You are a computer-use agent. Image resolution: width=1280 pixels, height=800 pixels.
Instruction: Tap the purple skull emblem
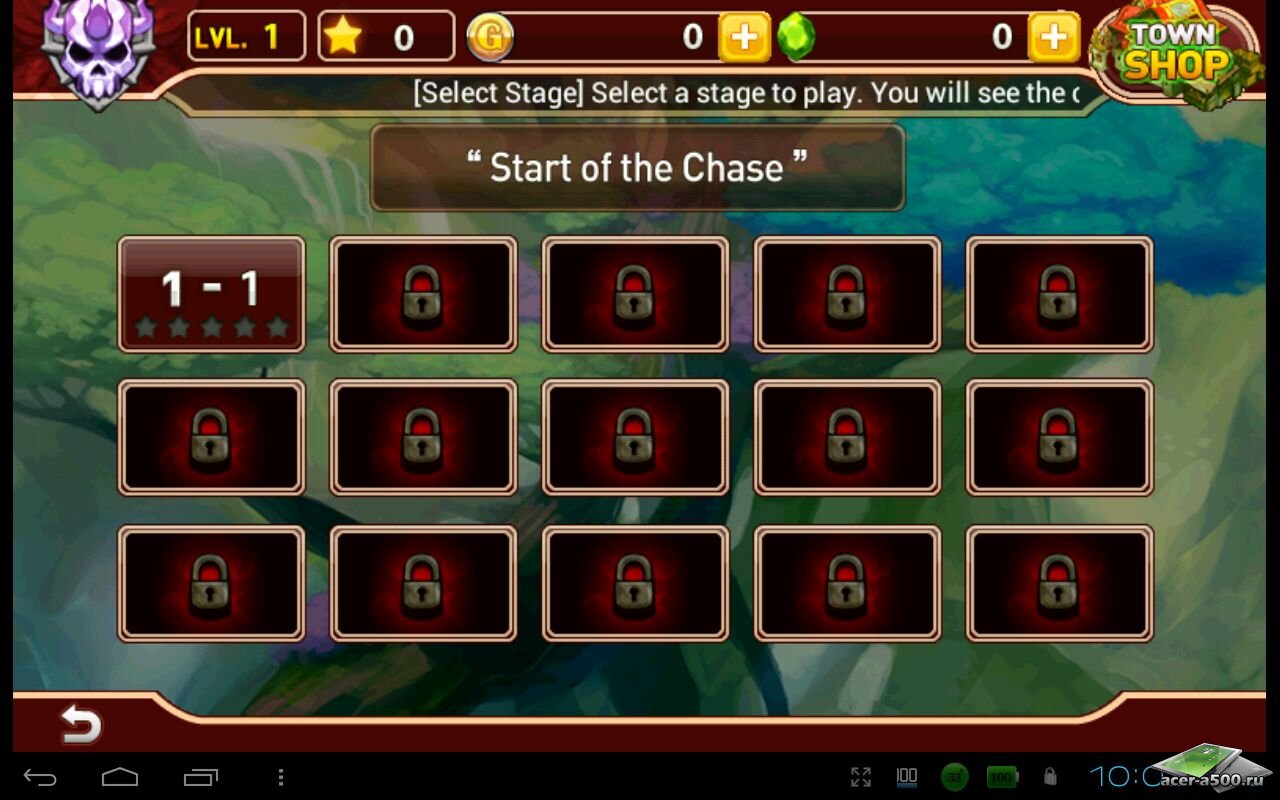pos(97,48)
